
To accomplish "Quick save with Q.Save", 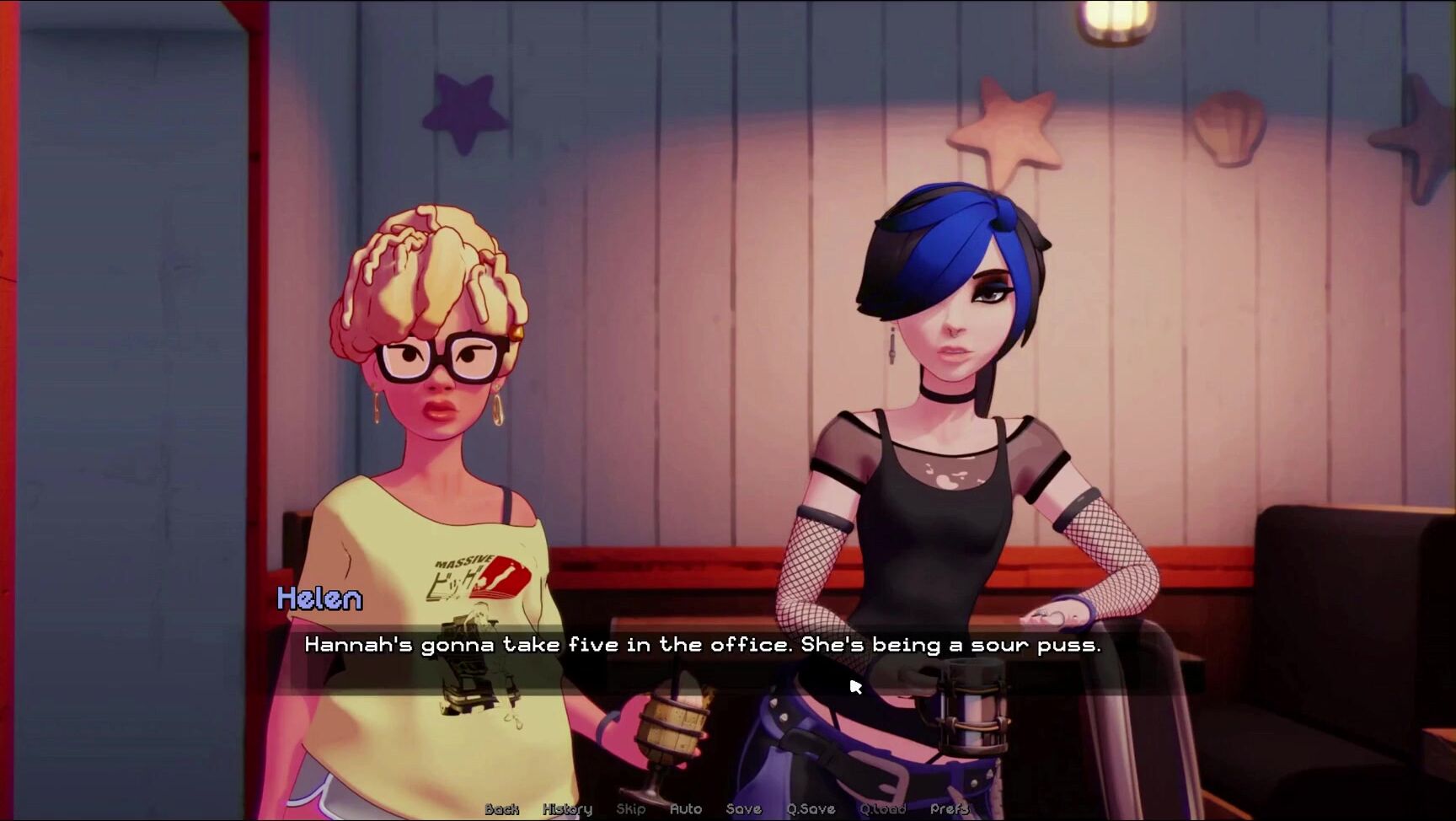I will [811, 809].
